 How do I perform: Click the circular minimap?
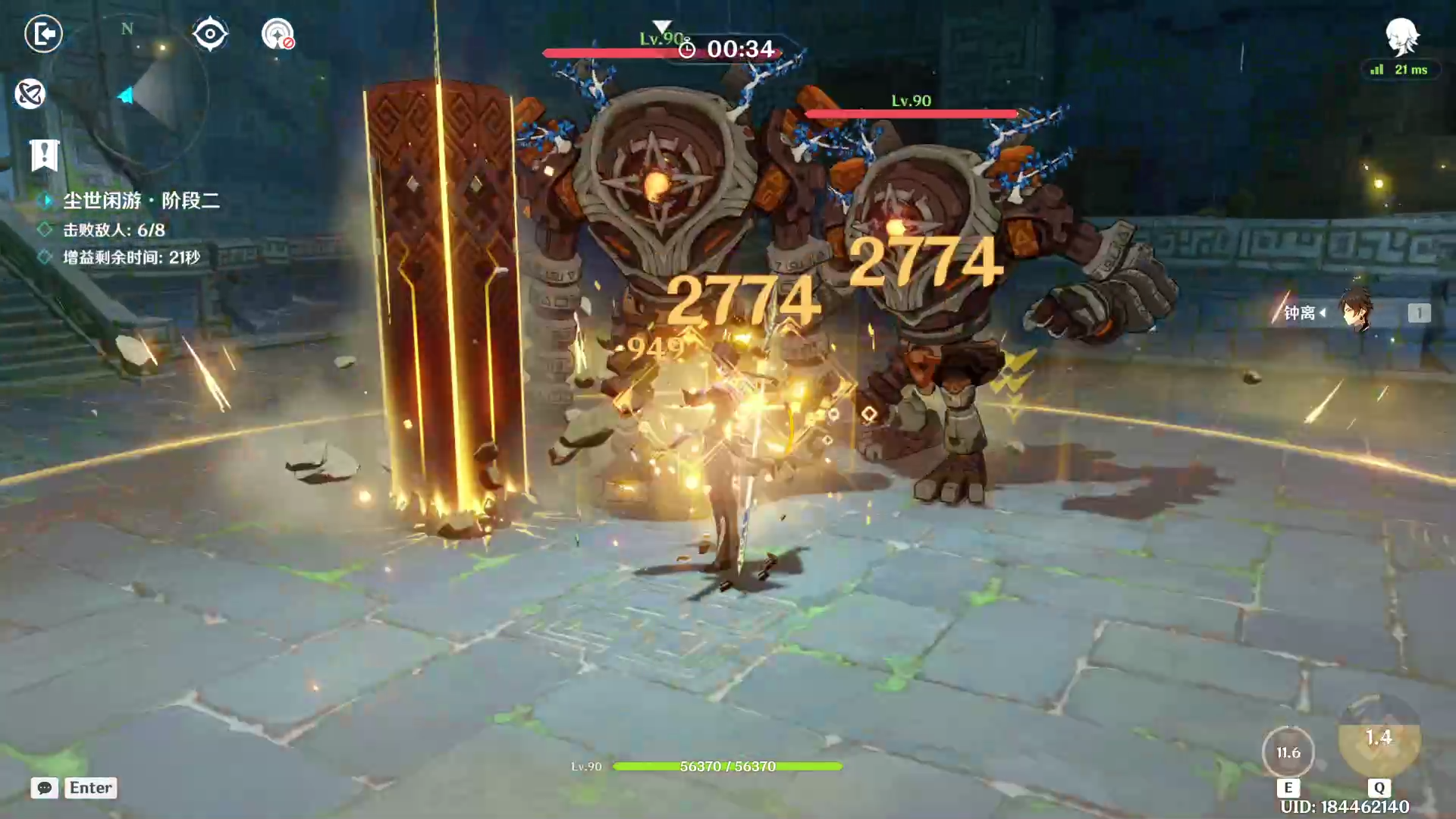coord(144,95)
